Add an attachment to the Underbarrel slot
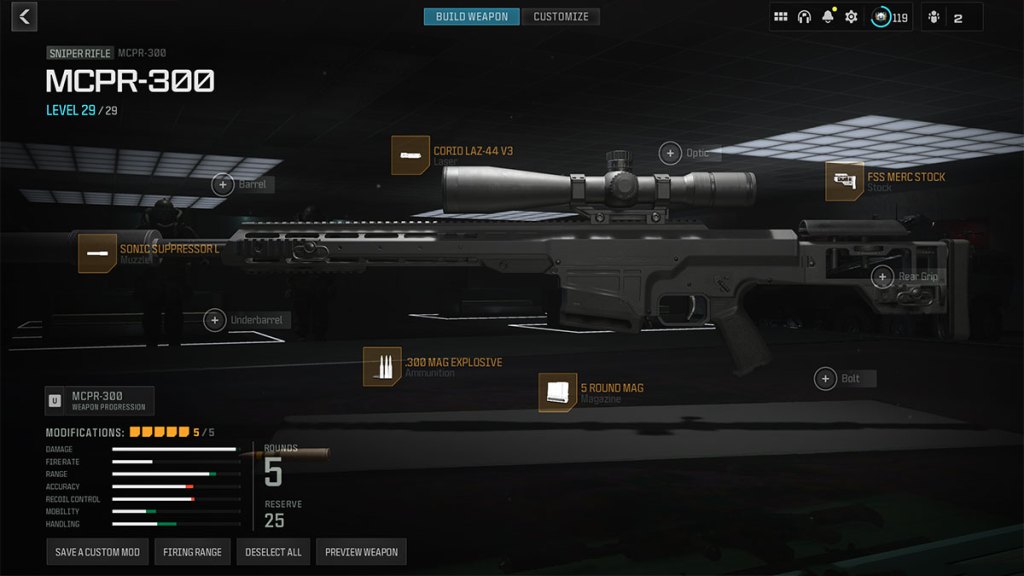The height and width of the screenshot is (576, 1024). (214, 320)
